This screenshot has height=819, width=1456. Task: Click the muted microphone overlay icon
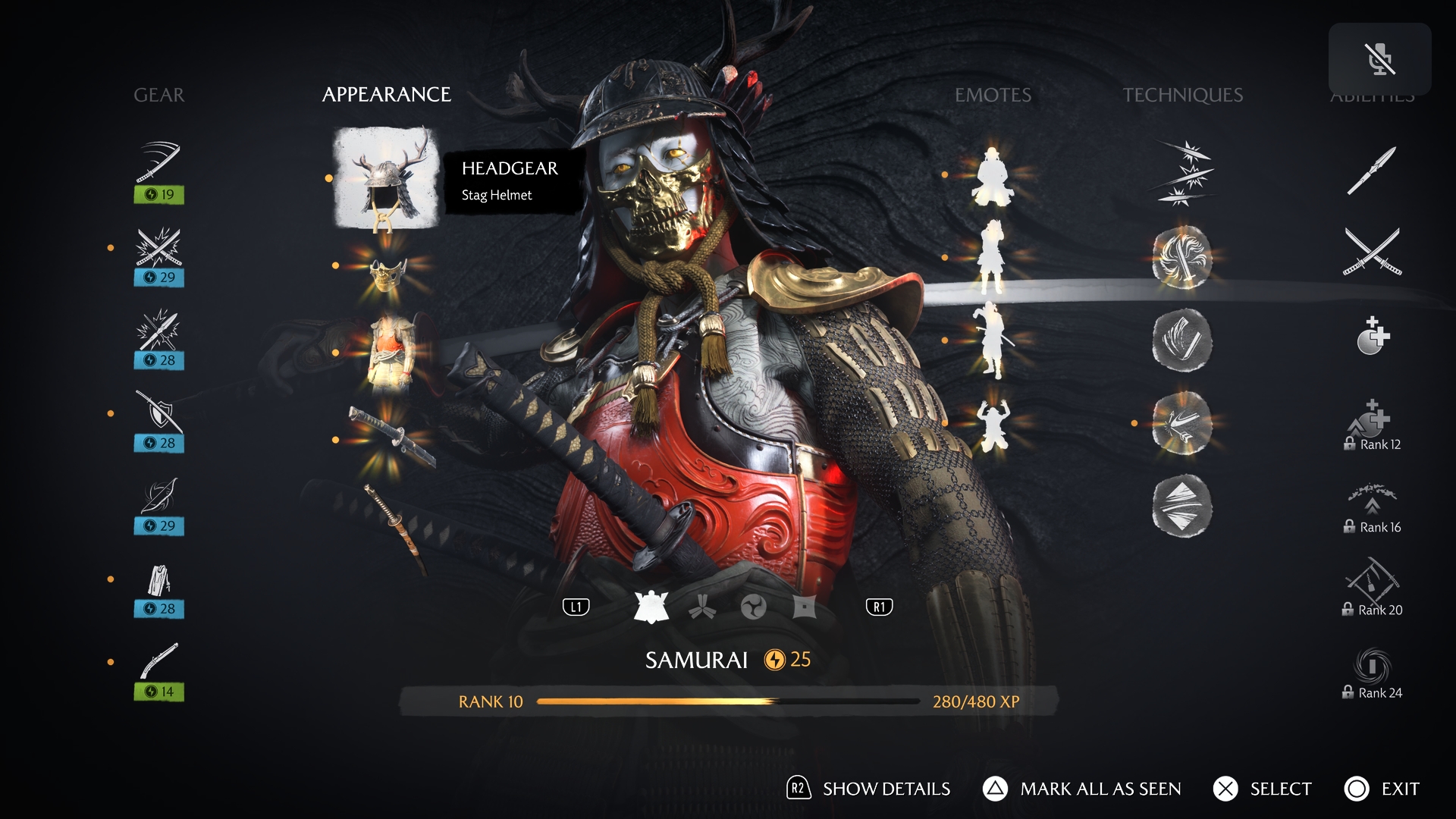pyautogui.click(x=1379, y=59)
